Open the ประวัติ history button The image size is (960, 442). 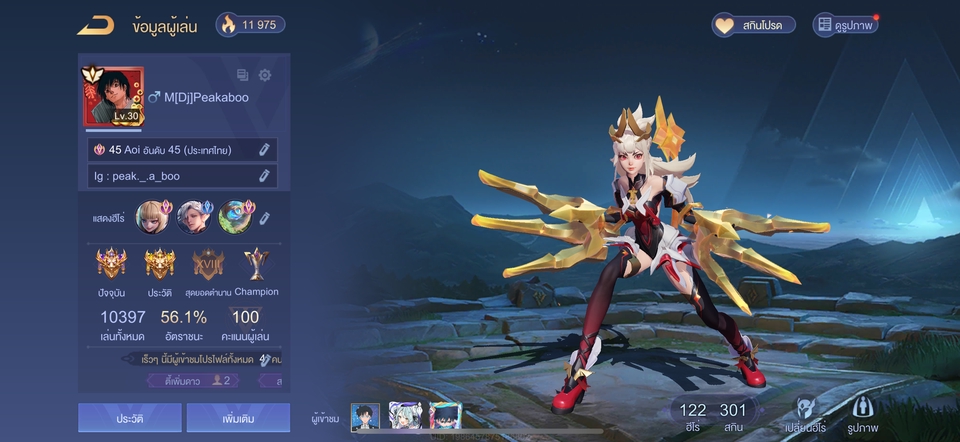(x=130, y=418)
